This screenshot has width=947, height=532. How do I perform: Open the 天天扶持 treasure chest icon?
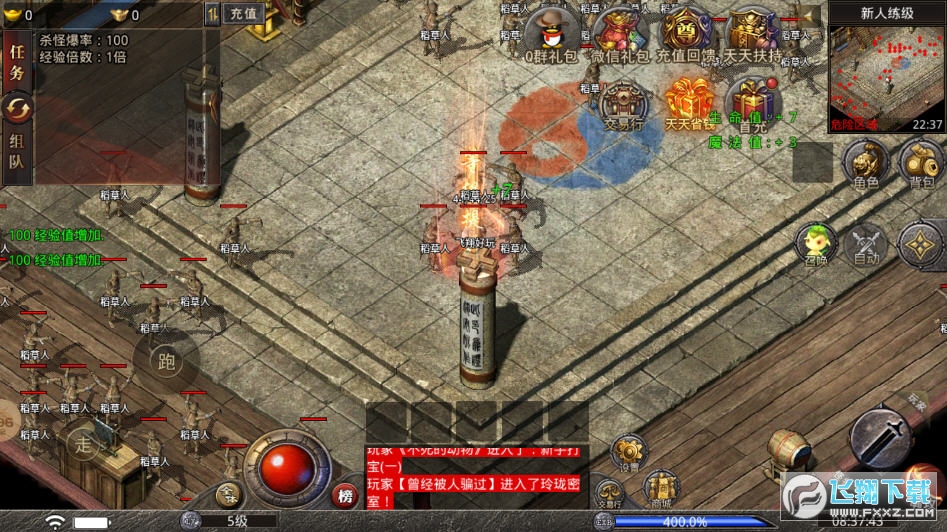(x=753, y=33)
